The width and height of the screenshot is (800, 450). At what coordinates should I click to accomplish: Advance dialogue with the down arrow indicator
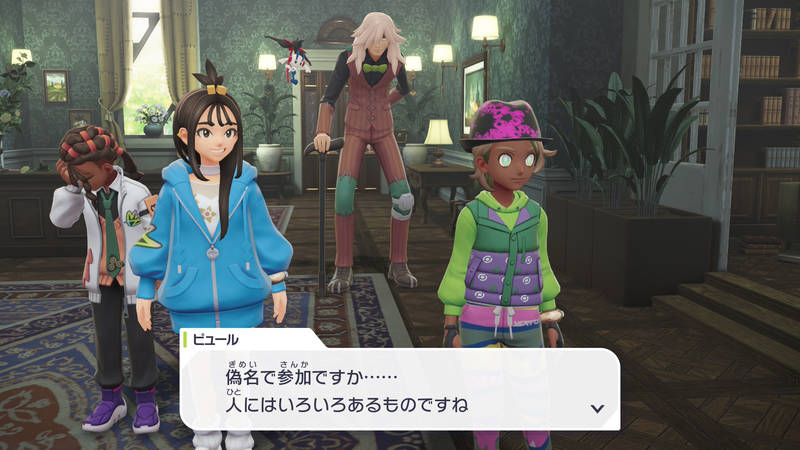597,408
